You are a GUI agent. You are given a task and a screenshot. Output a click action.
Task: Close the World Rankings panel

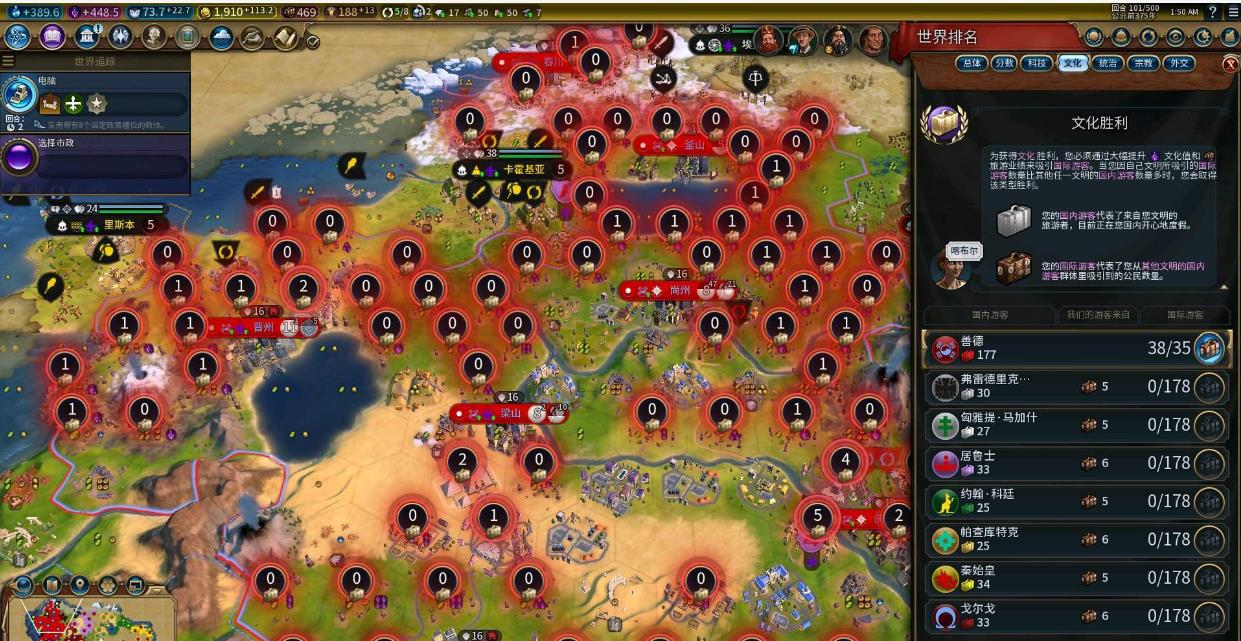pyautogui.click(x=1230, y=63)
